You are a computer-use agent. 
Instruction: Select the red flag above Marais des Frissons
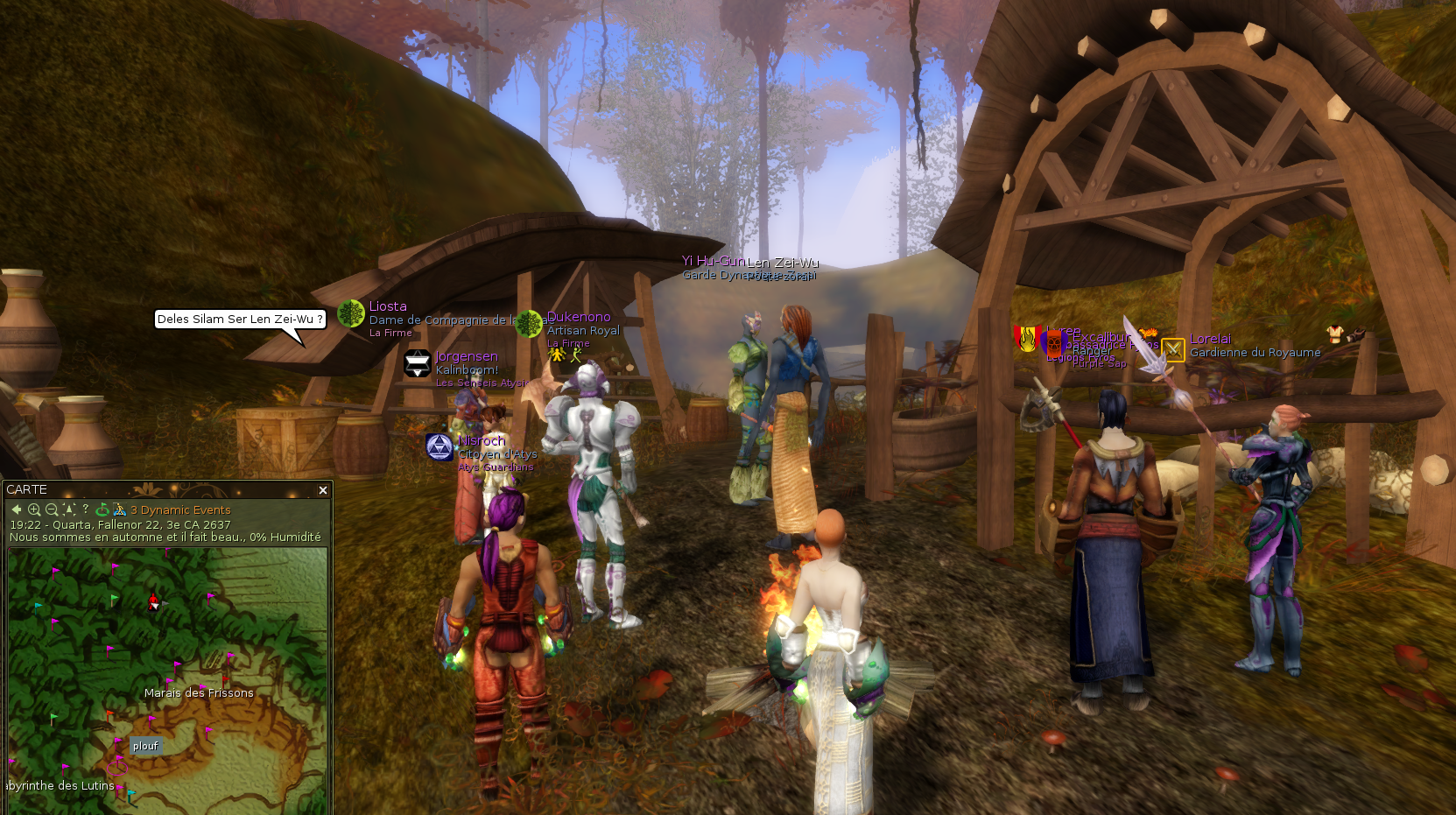tap(225, 679)
